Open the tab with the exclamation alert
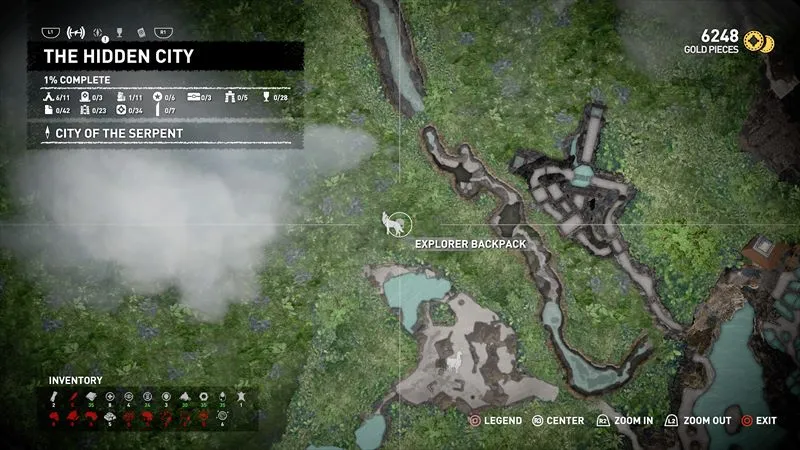This screenshot has width=800, height=450. 97,31
